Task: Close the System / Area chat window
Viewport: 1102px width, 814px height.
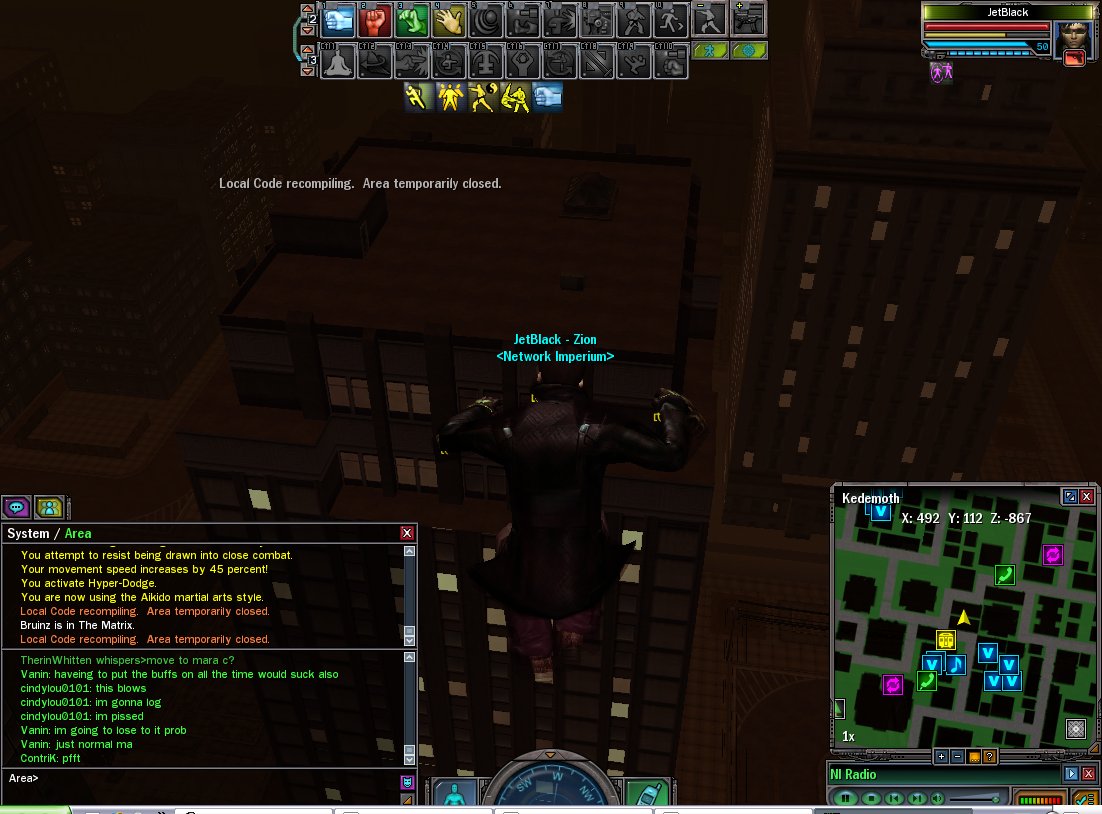Action: click(x=407, y=533)
